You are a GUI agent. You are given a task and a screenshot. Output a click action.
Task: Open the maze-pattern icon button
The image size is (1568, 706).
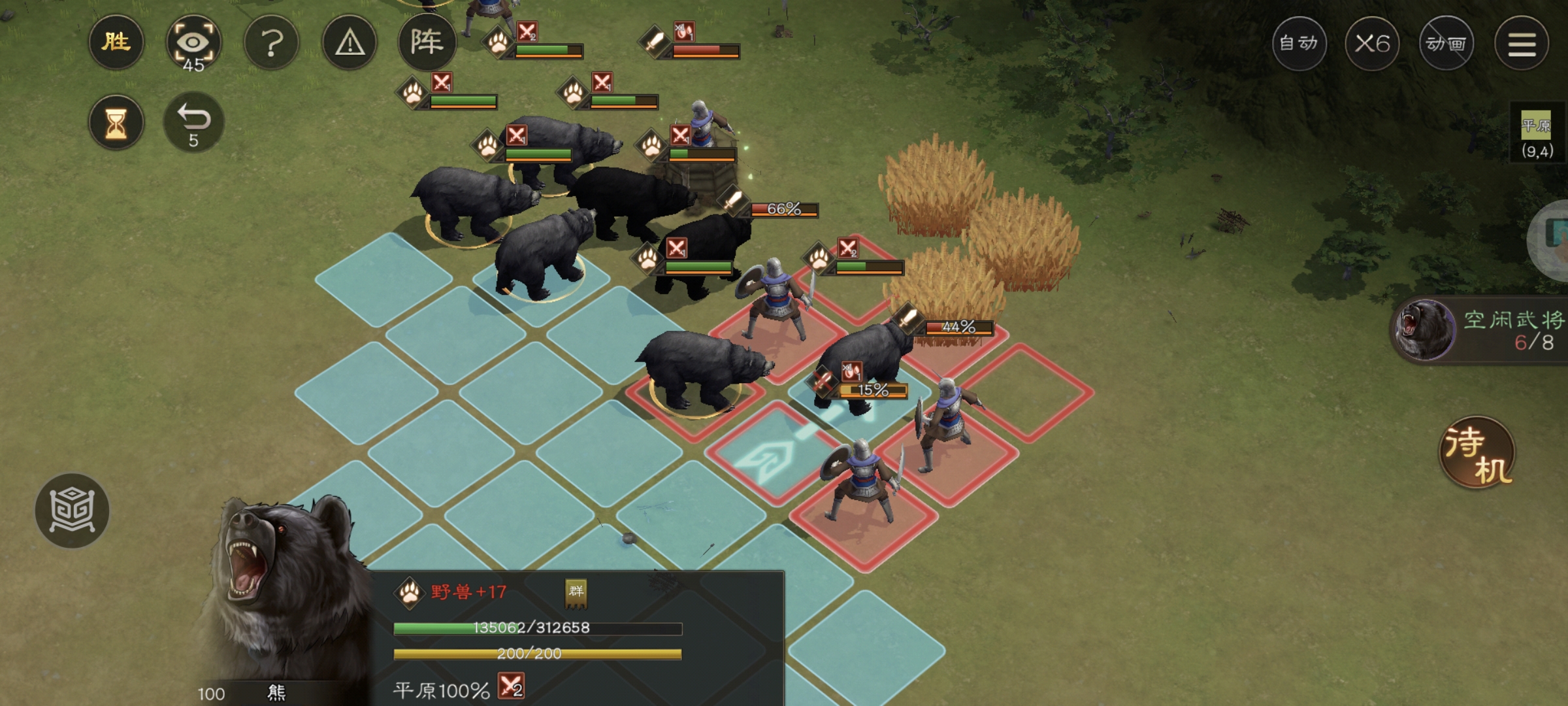(72, 510)
